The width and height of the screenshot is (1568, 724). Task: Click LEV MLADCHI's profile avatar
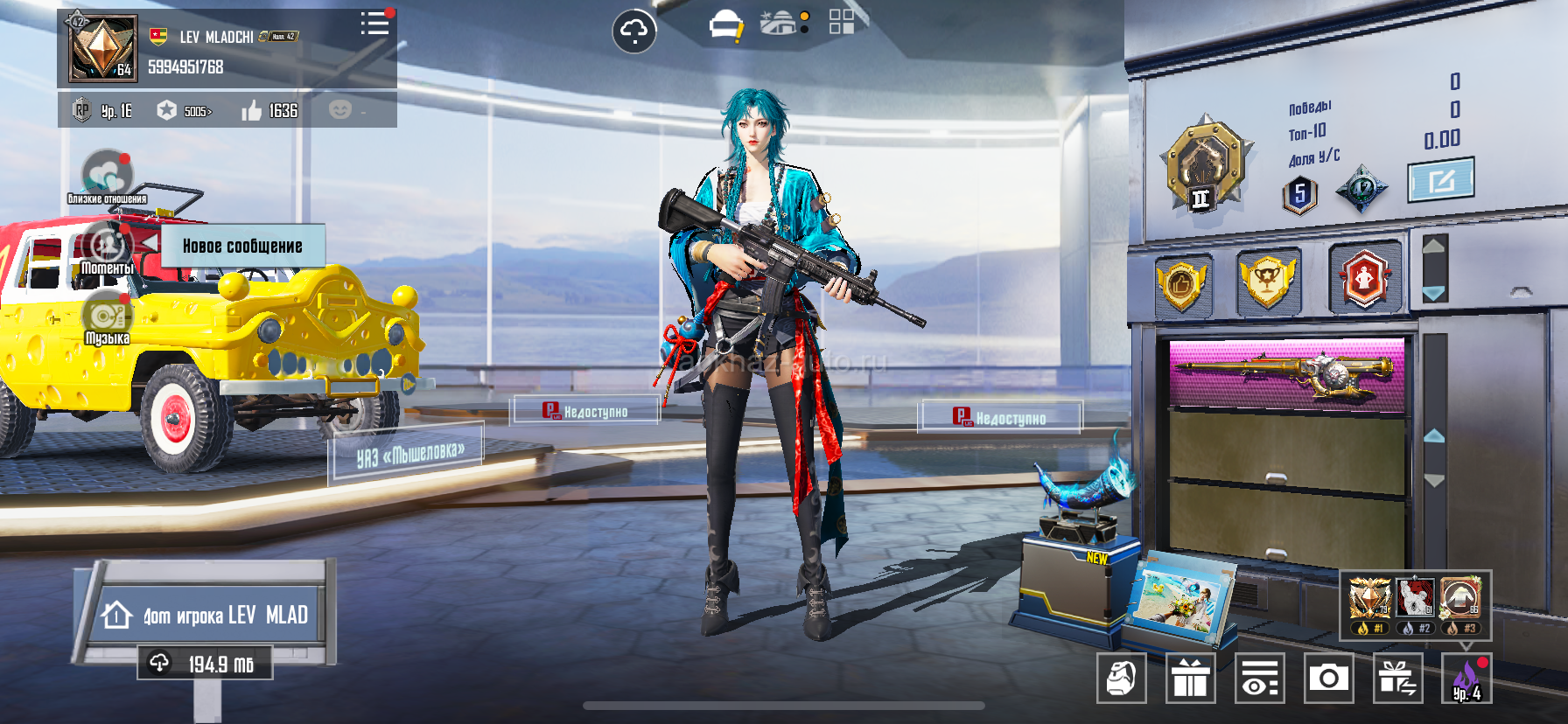coord(103,47)
